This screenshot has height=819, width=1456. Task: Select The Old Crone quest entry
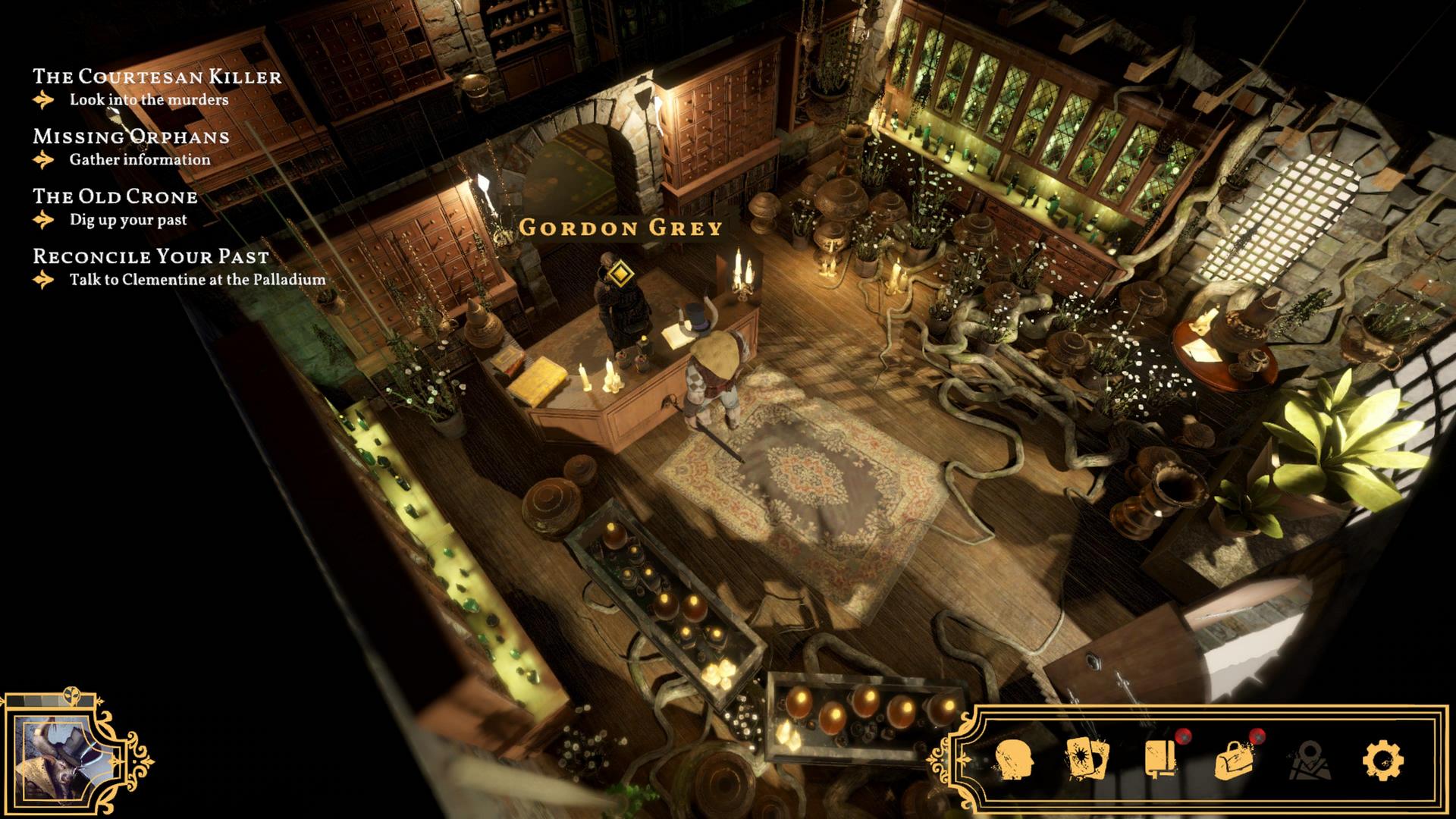(115, 196)
